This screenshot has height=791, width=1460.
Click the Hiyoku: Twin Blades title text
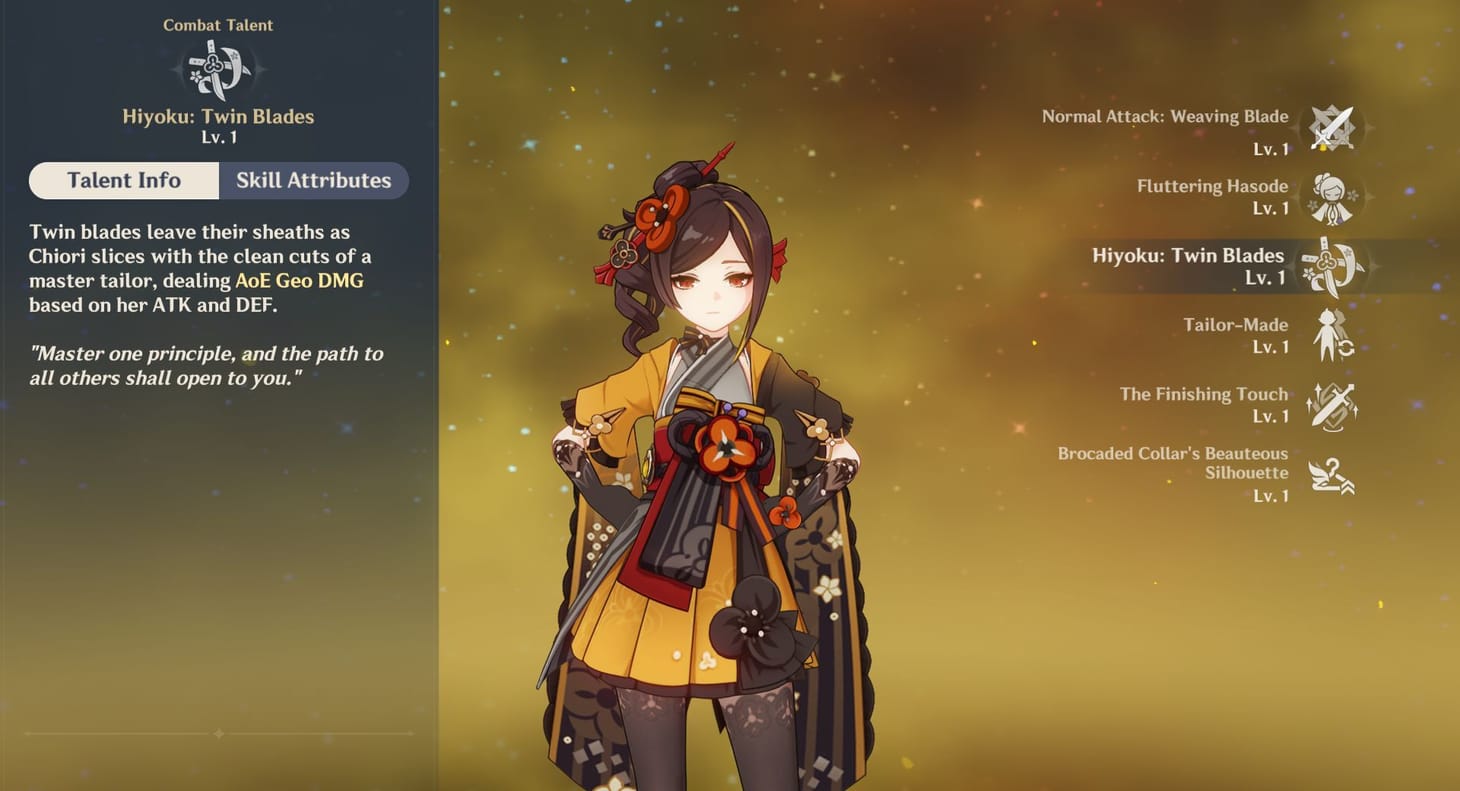(219, 116)
